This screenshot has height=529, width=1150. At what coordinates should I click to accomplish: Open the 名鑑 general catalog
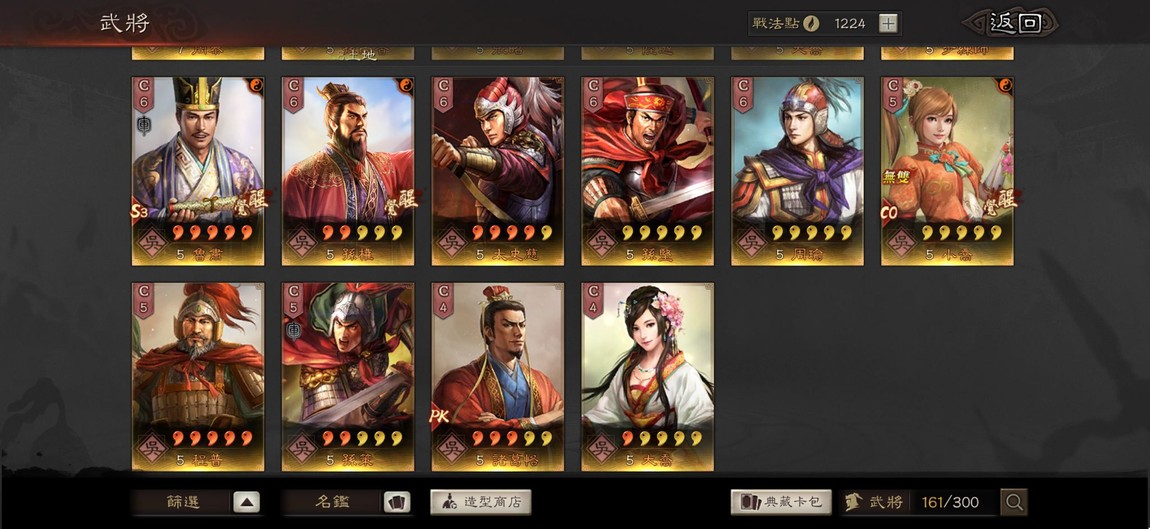pos(346,502)
